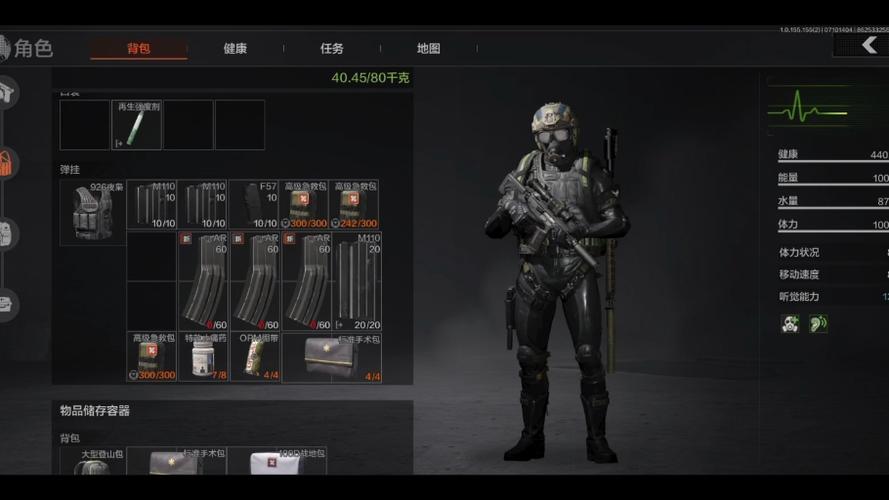Click the gas mask status icon
The width and height of the screenshot is (889, 500).
790,324
